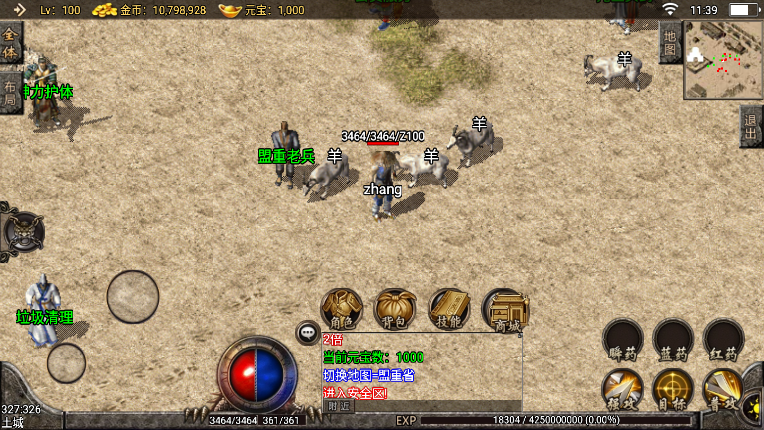Viewport: 764px width, 430px height.
Task: Activate the 强攻 forced attack button
Action: tap(623, 389)
